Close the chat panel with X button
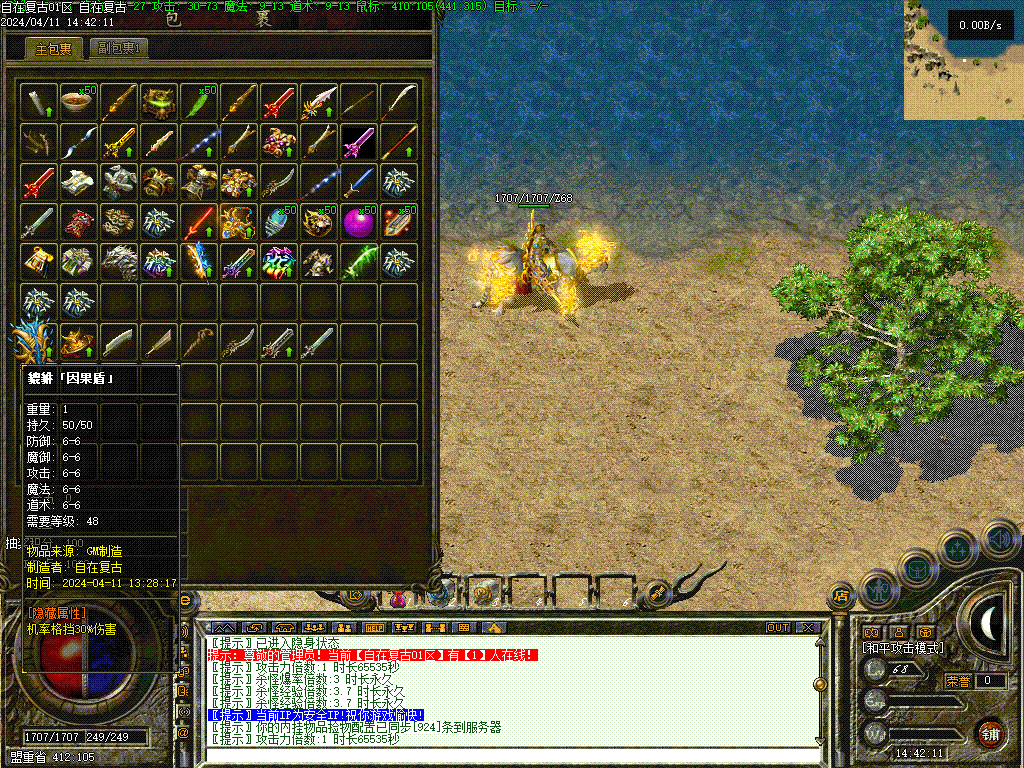Viewport: 1024px width, 768px height. (808, 628)
